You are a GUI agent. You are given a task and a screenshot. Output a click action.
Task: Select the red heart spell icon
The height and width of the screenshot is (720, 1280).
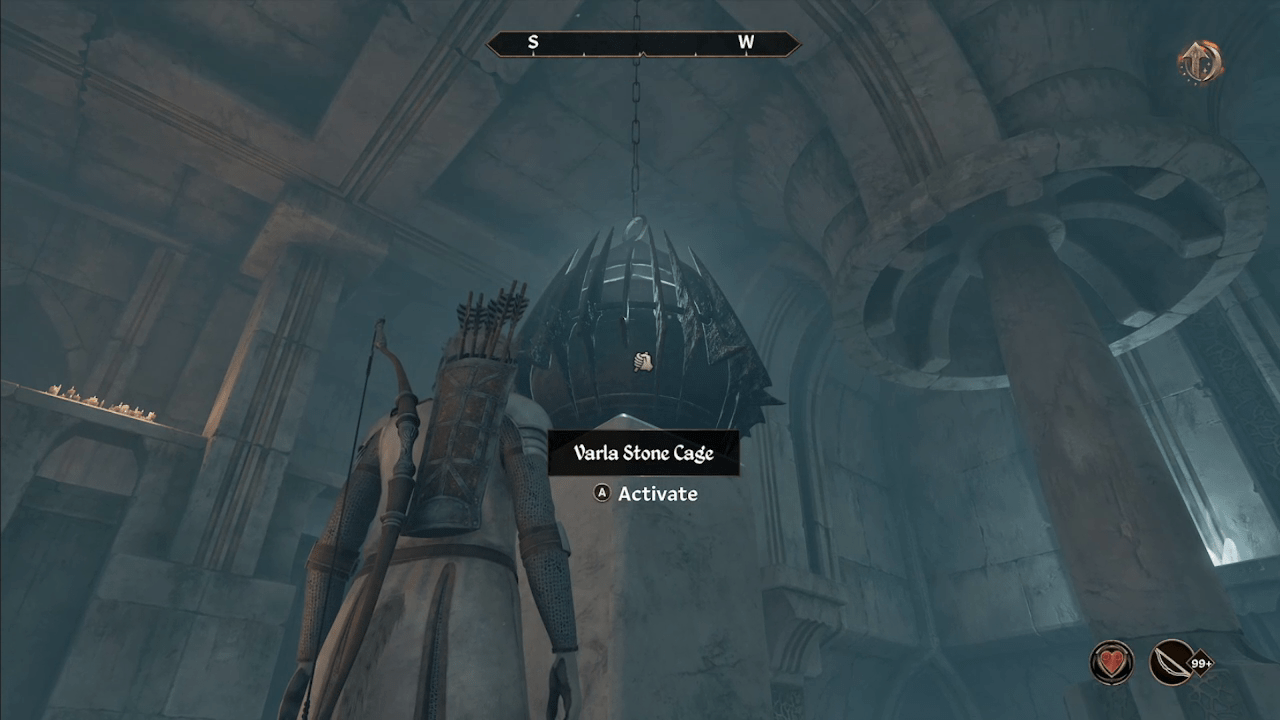click(1111, 662)
